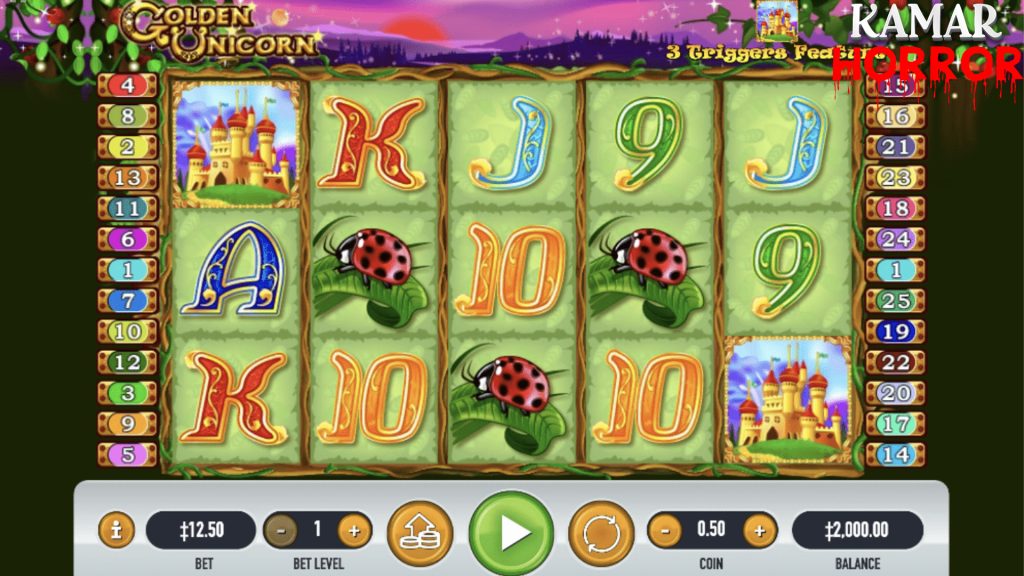1024x576 pixels.
Task: Show payline number 5
Action: [x=128, y=455]
